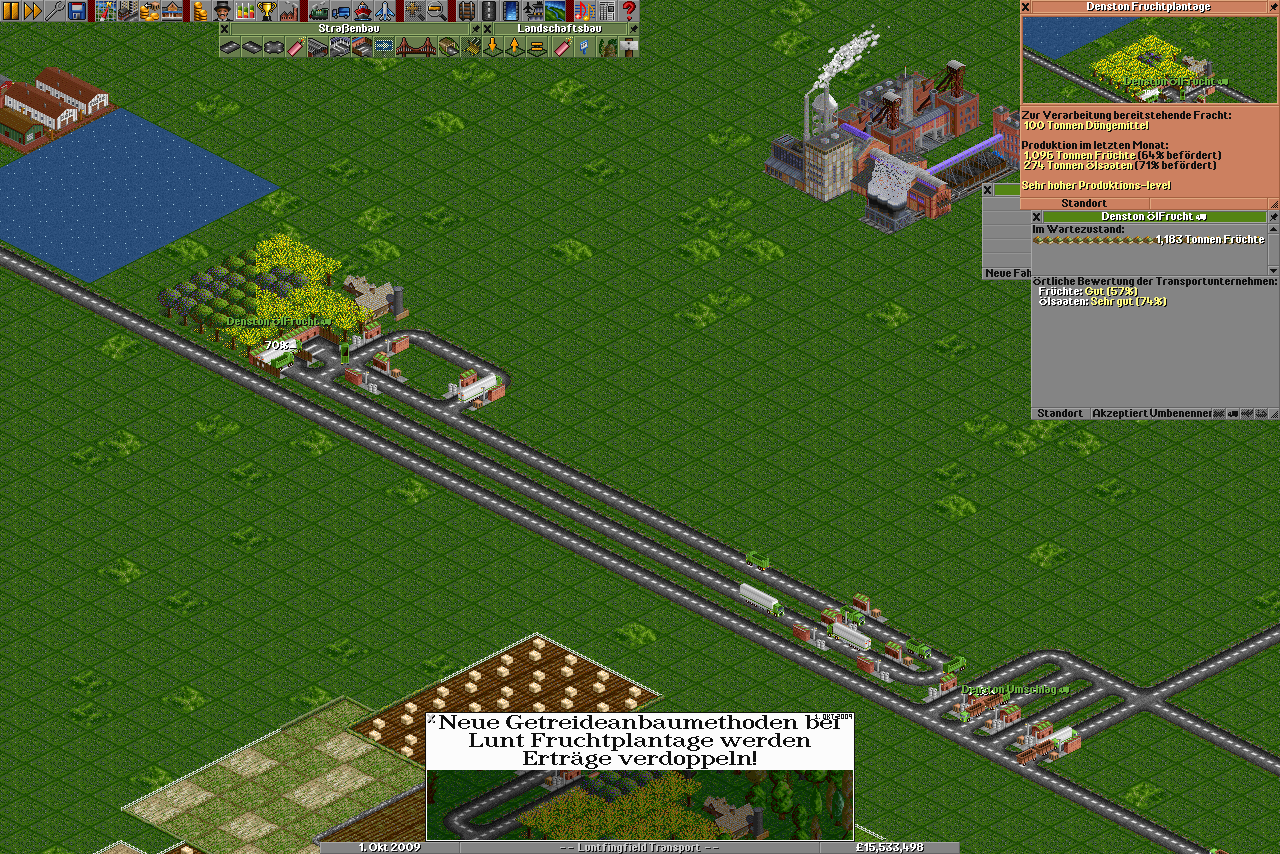Click Standort in the Fruchtplantage industry window
1280x854 pixels.
1084,203
